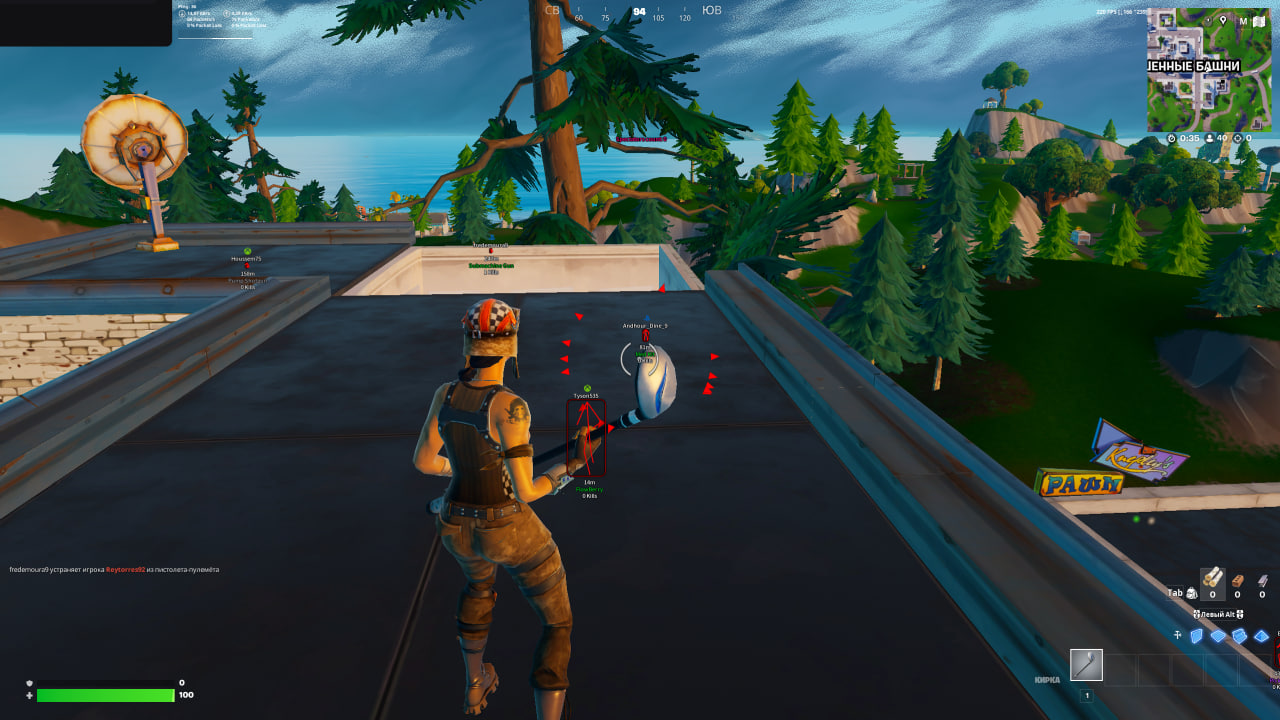Click the timer icon below the minimap
The height and width of the screenshot is (720, 1280).
pos(1171,137)
